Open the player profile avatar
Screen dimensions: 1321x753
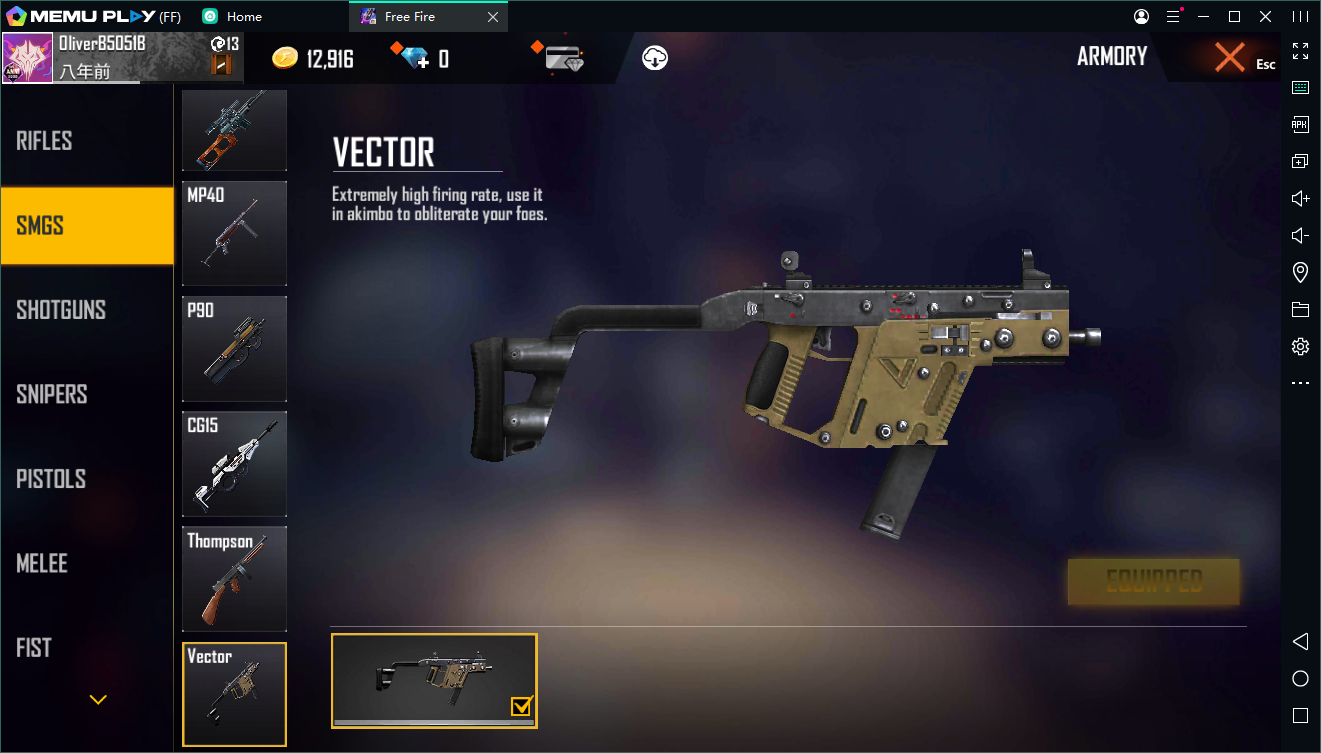pos(27,58)
